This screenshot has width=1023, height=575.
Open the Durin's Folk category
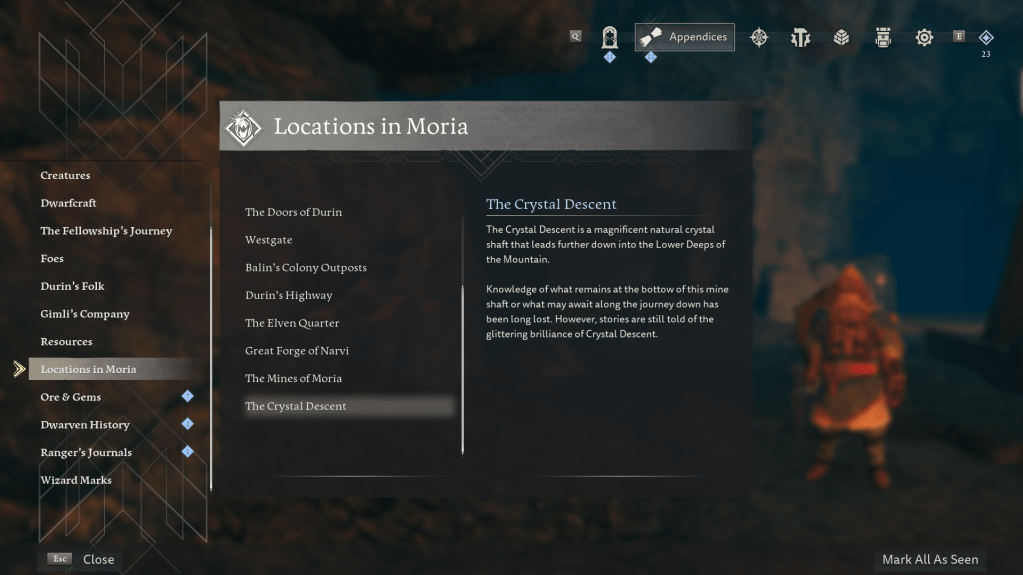click(72, 287)
